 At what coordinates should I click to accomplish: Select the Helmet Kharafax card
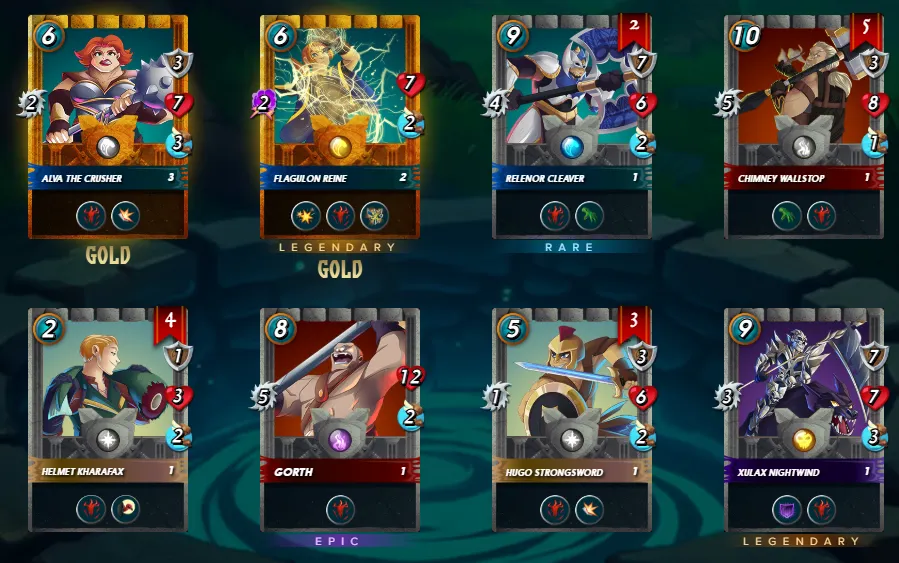pyautogui.click(x=108, y=418)
